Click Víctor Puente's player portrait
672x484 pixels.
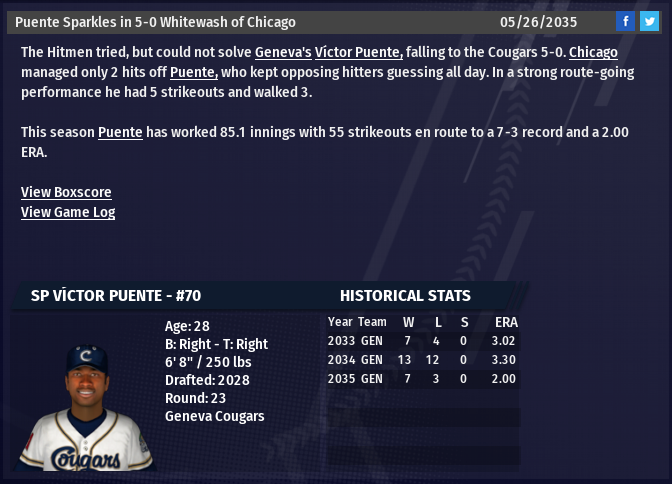tap(87, 407)
